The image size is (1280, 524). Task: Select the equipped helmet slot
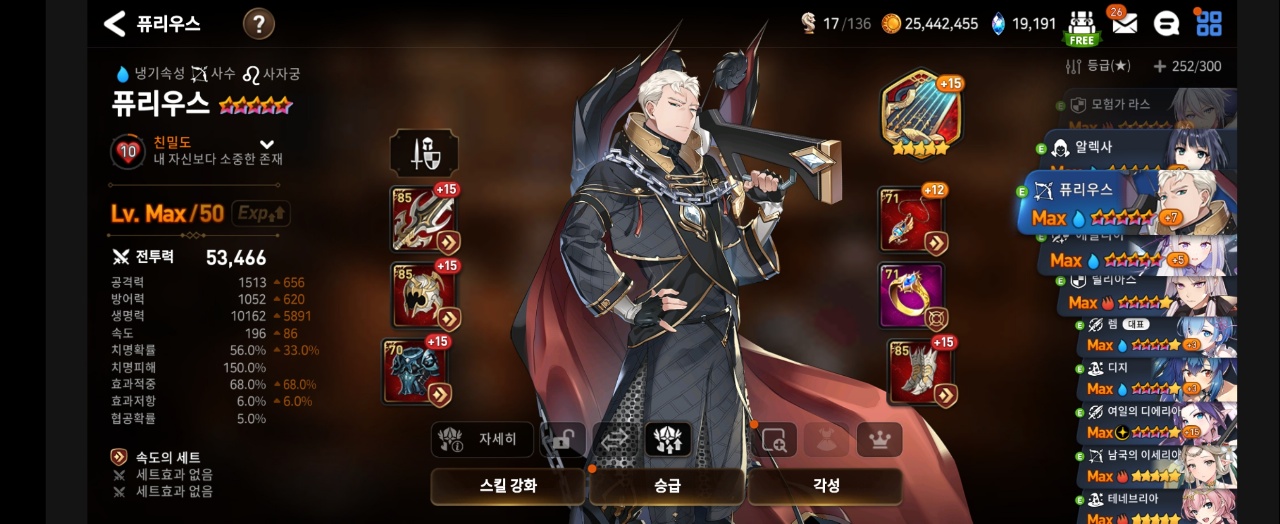423,296
